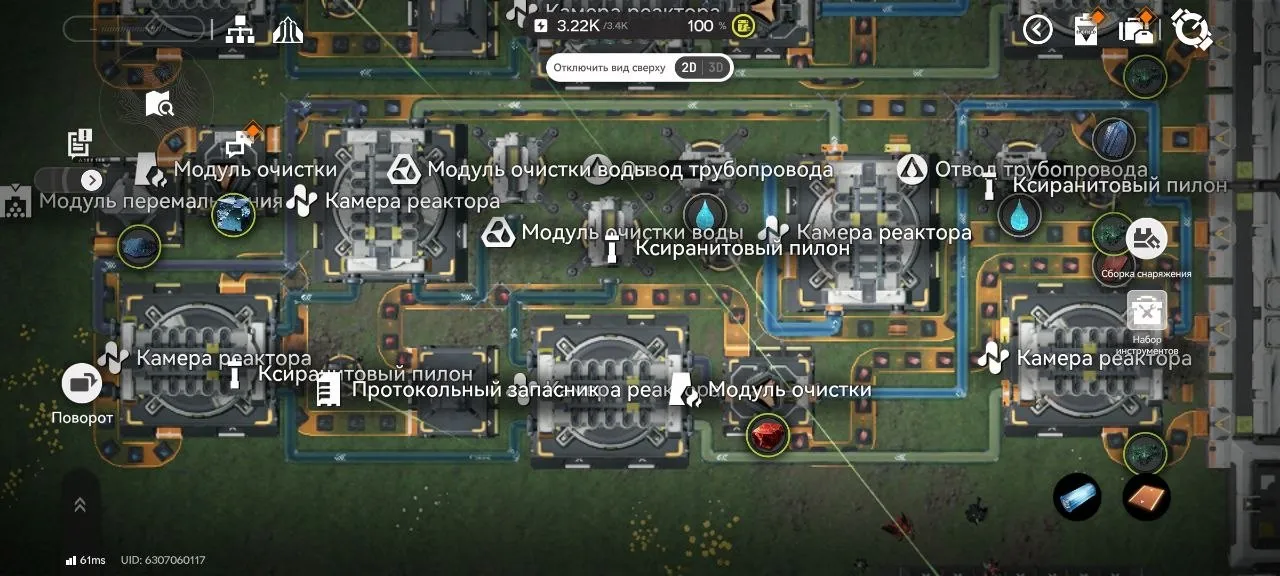The width and height of the screenshot is (1280, 576).
Task: Select the orange plate tool icon
Action: [x=1146, y=497]
